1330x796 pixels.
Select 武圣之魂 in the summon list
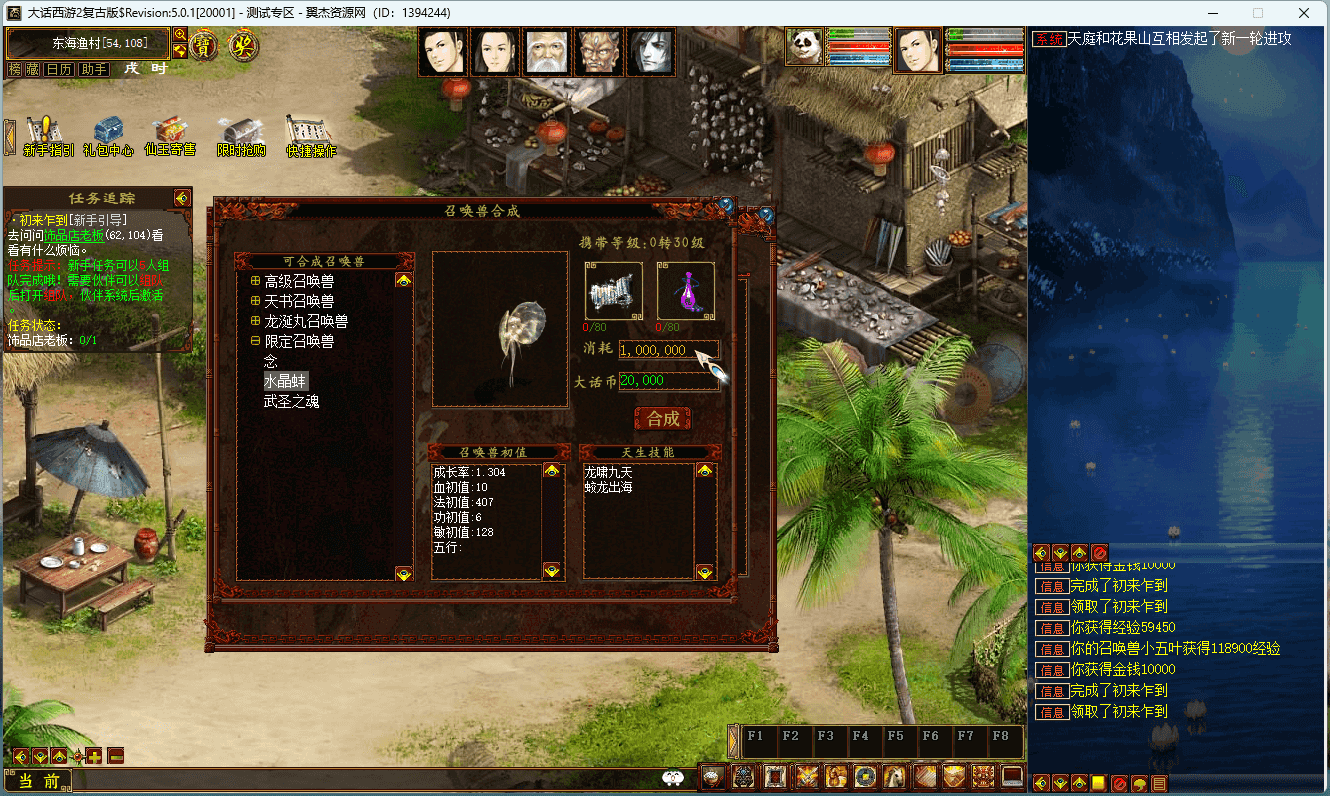click(291, 401)
